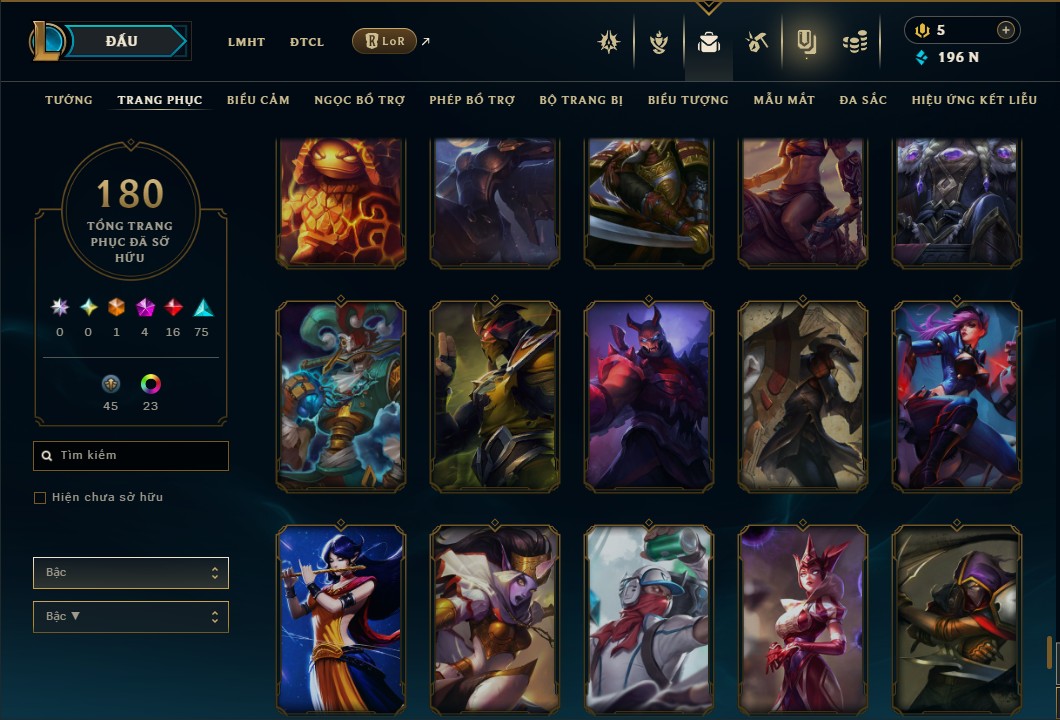
Task: Show the BỘ TRANG BỊ tab
Action: (581, 100)
